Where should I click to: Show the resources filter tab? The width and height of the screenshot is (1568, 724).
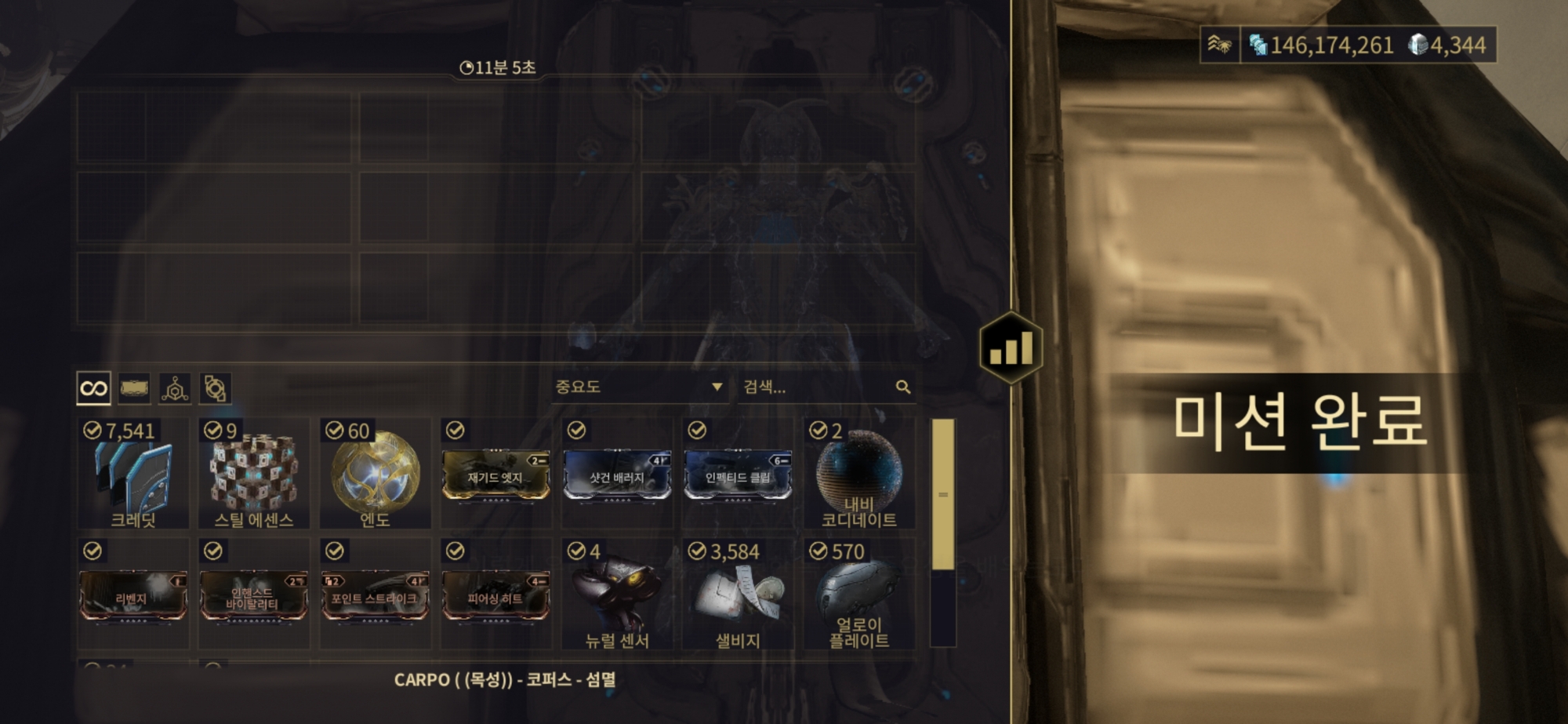(175, 388)
